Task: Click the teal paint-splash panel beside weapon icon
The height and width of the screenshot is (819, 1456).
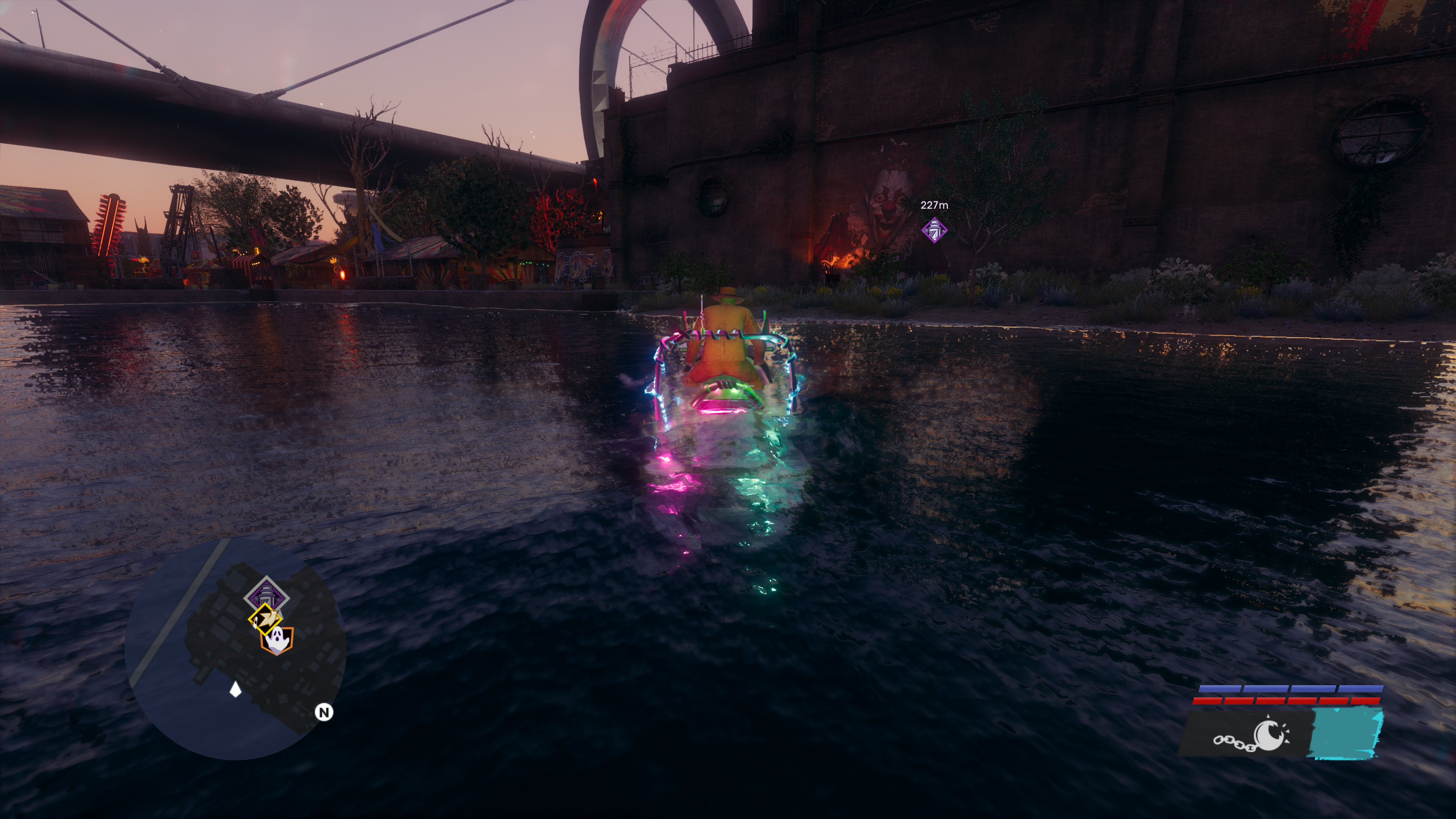Action: click(1346, 733)
